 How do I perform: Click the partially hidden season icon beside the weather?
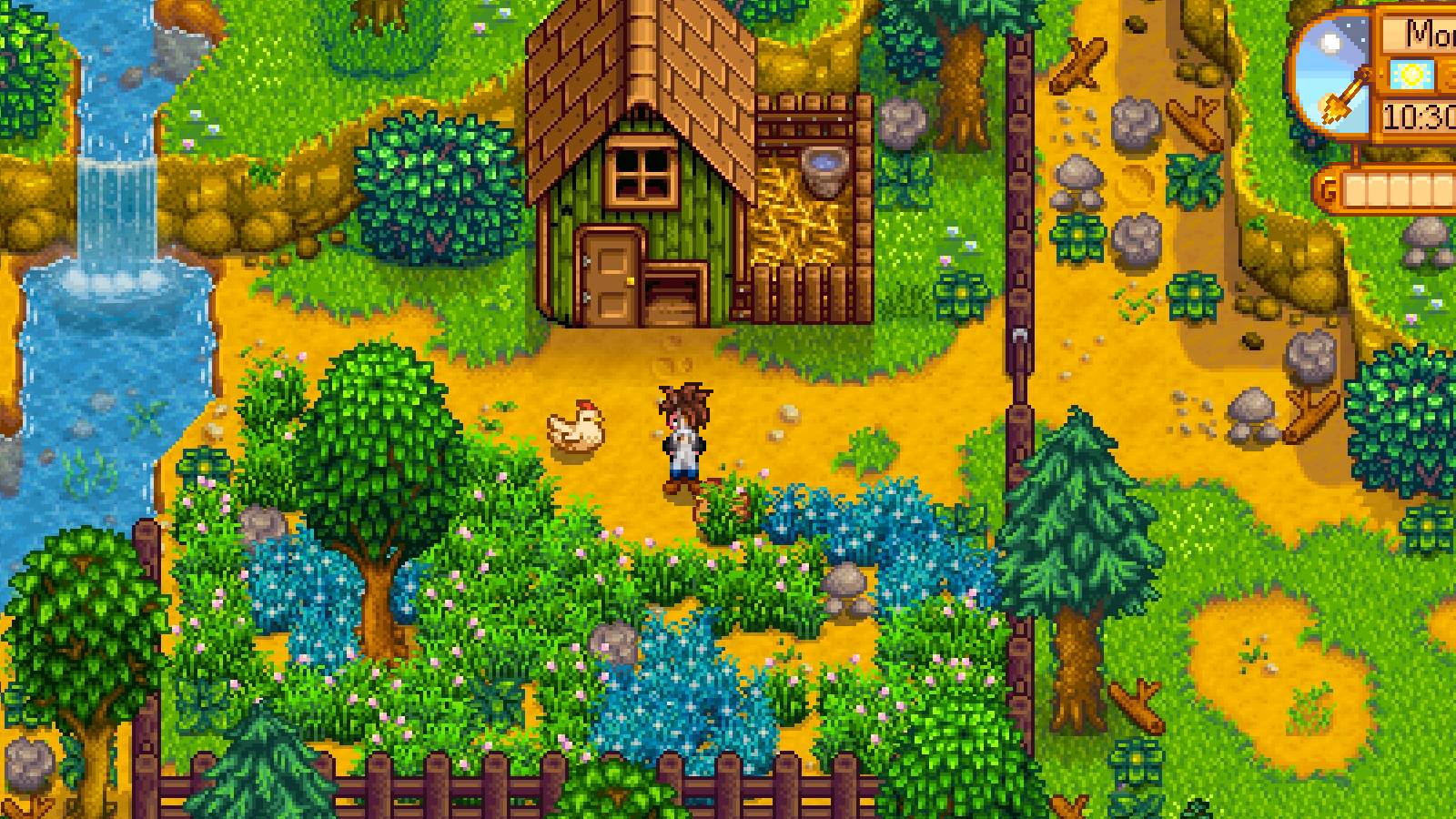tap(1449, 76)
